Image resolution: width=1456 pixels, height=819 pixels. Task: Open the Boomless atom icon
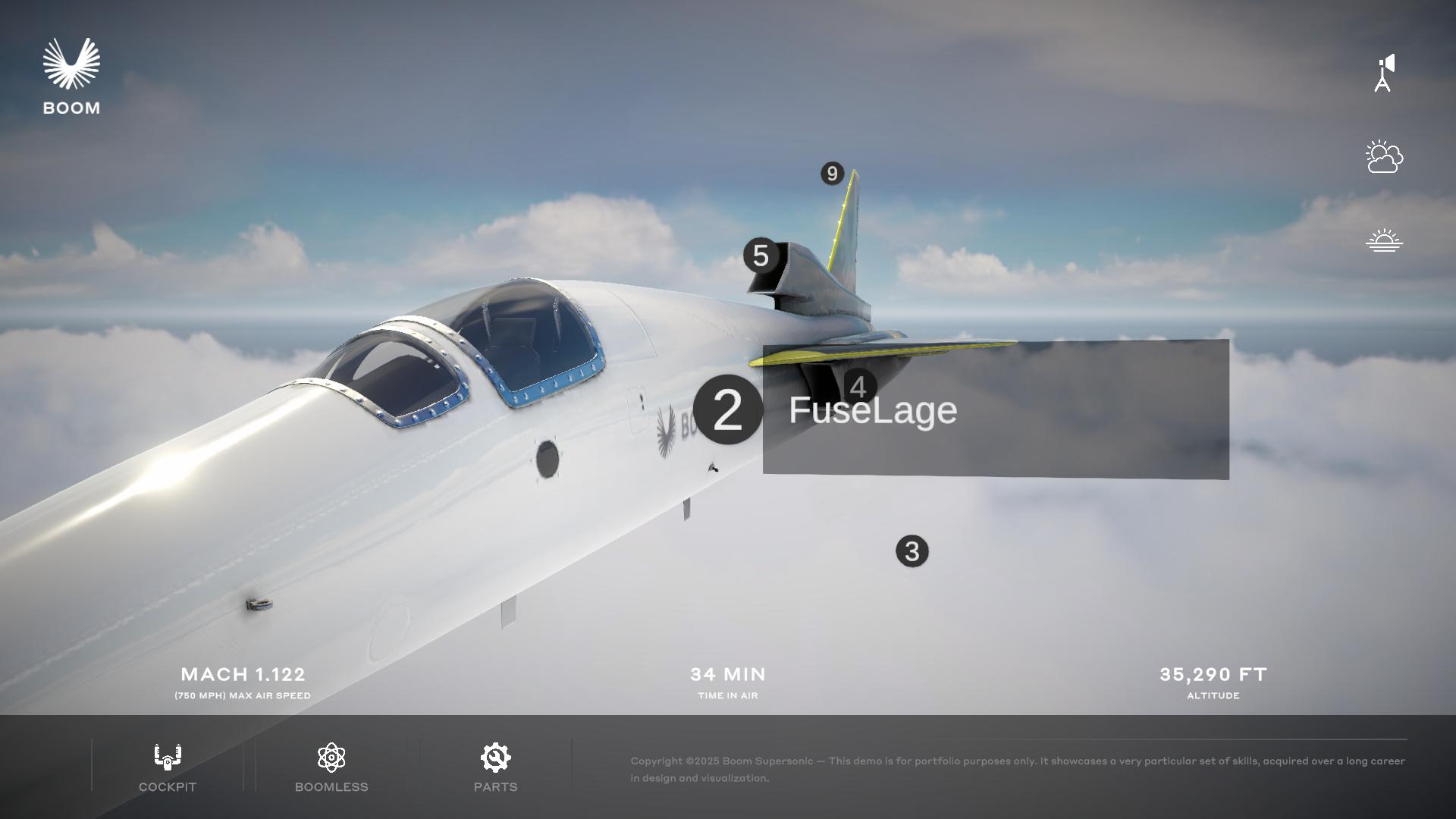(x=331, y=756)
